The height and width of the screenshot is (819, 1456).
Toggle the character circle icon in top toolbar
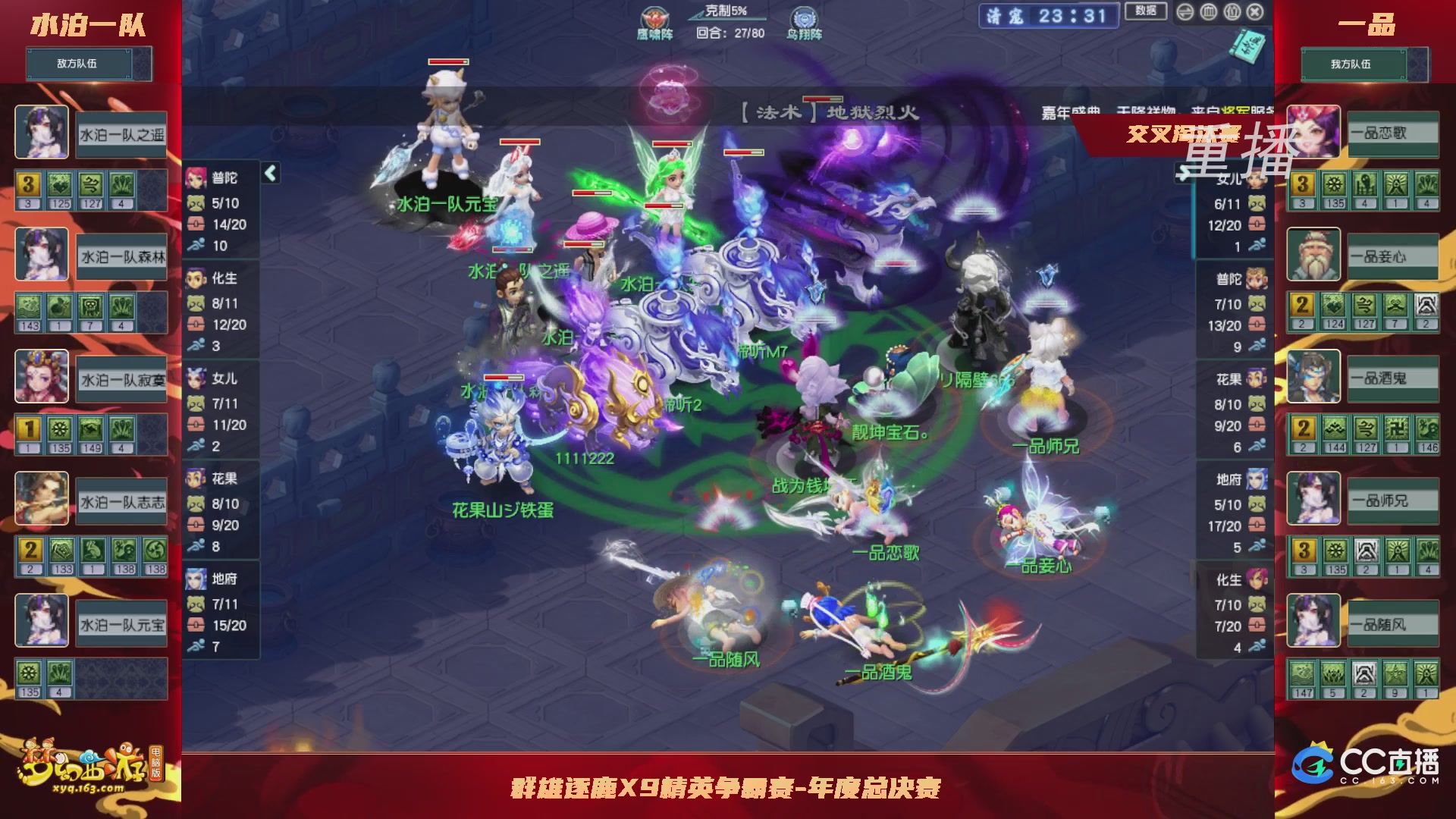1232,11
